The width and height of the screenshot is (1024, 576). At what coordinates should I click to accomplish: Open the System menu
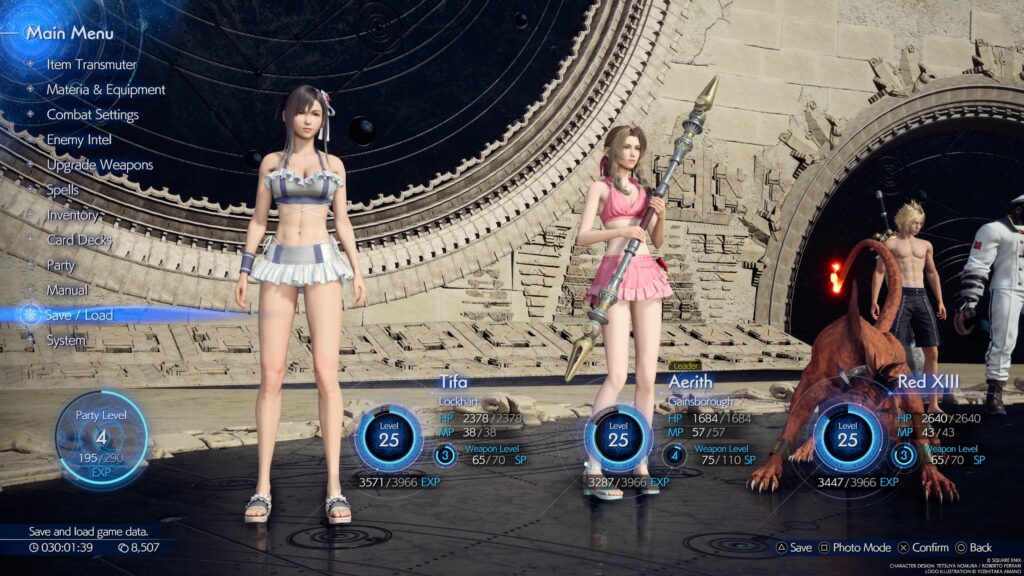[66, 340]
